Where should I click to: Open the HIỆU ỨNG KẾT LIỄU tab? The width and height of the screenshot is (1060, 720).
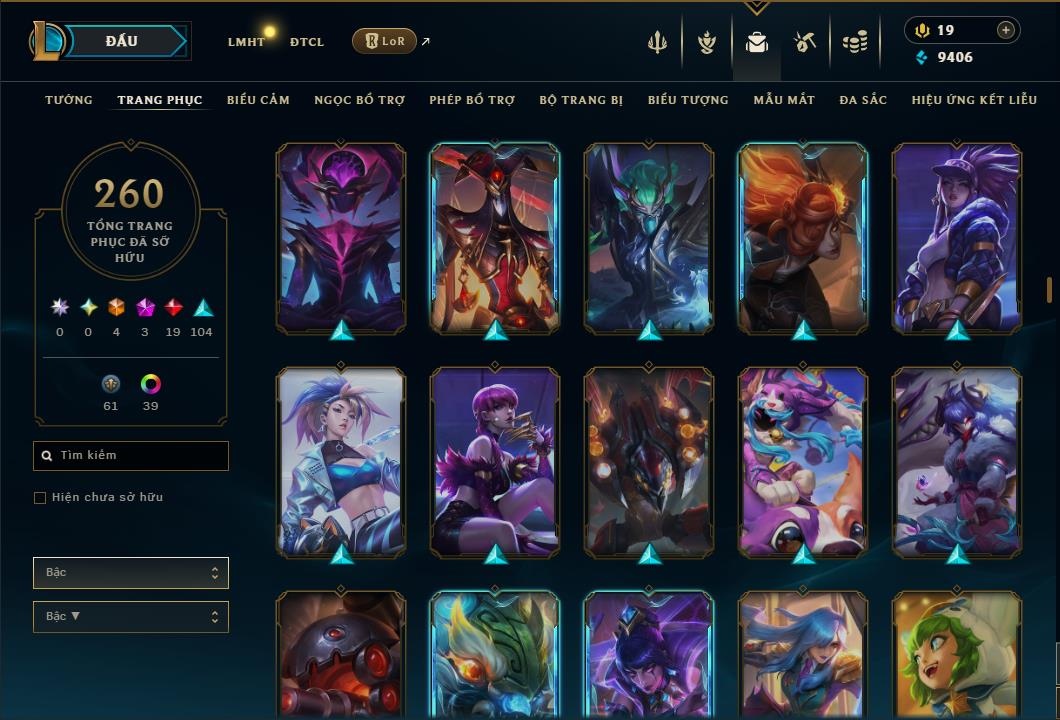pyautogui.click(x=975, y=100)
